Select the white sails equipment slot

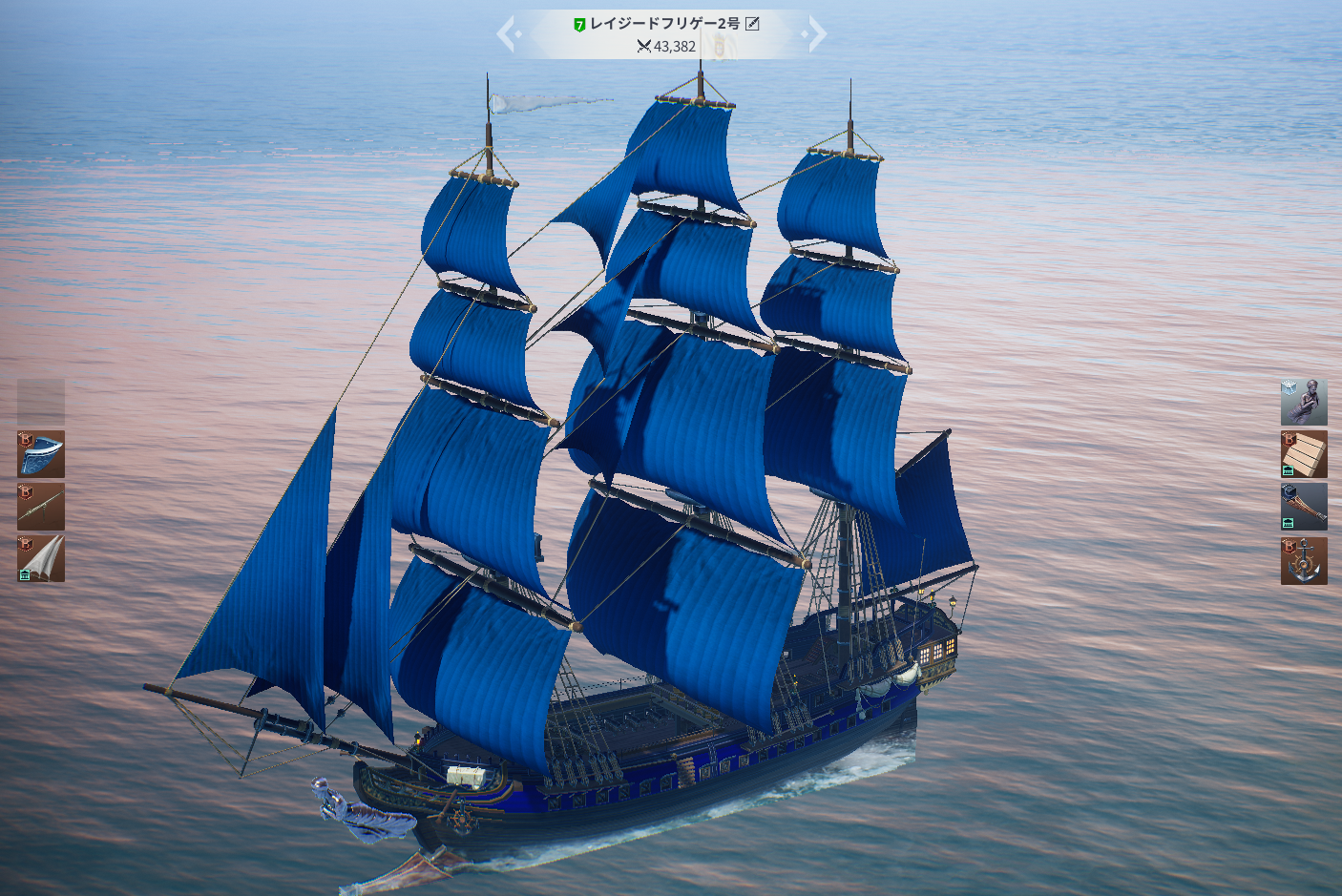tap(41, 559)
